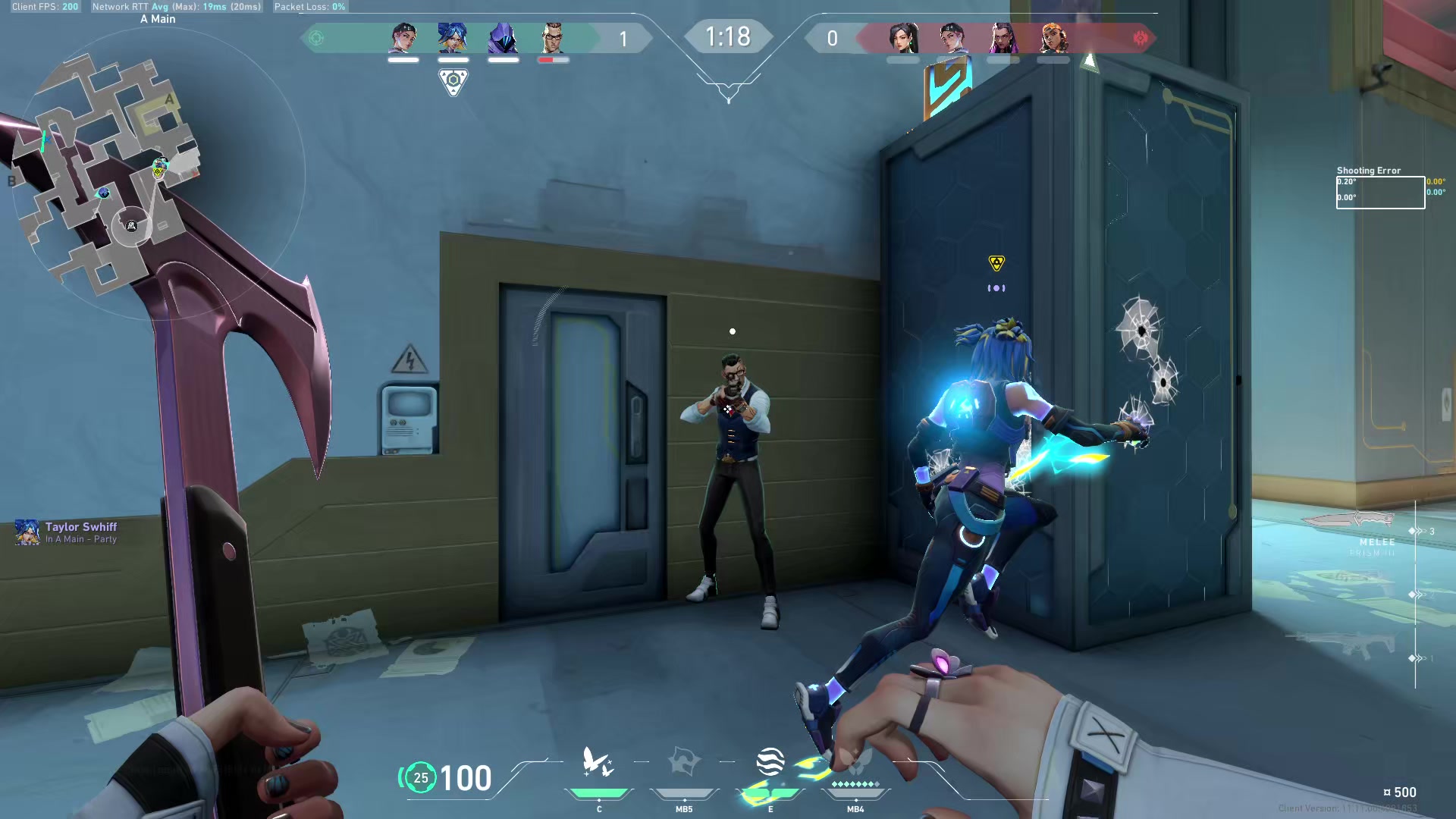Click the Shooting Error graph box
Viewport: 1456px width, 819px height.
click(1380, 193)
